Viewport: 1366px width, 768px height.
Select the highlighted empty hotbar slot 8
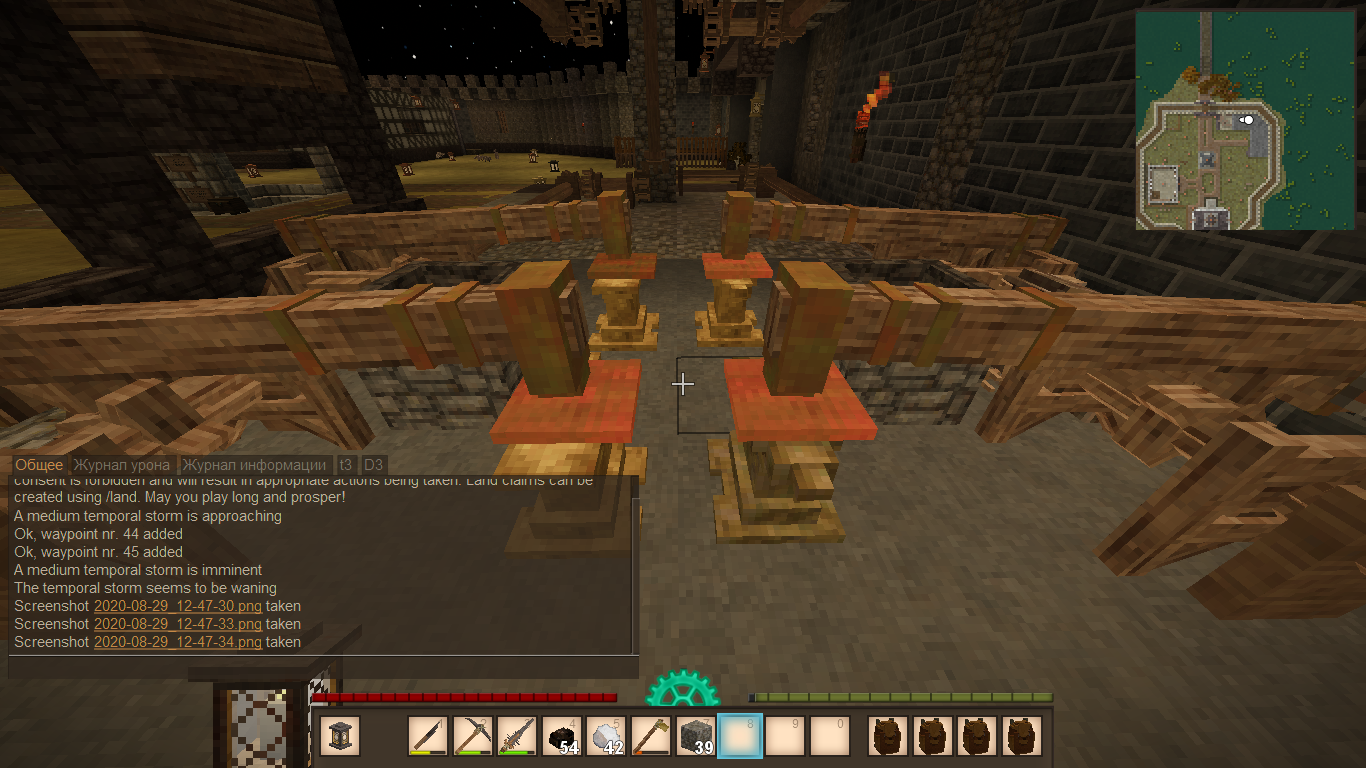(740, 736)
